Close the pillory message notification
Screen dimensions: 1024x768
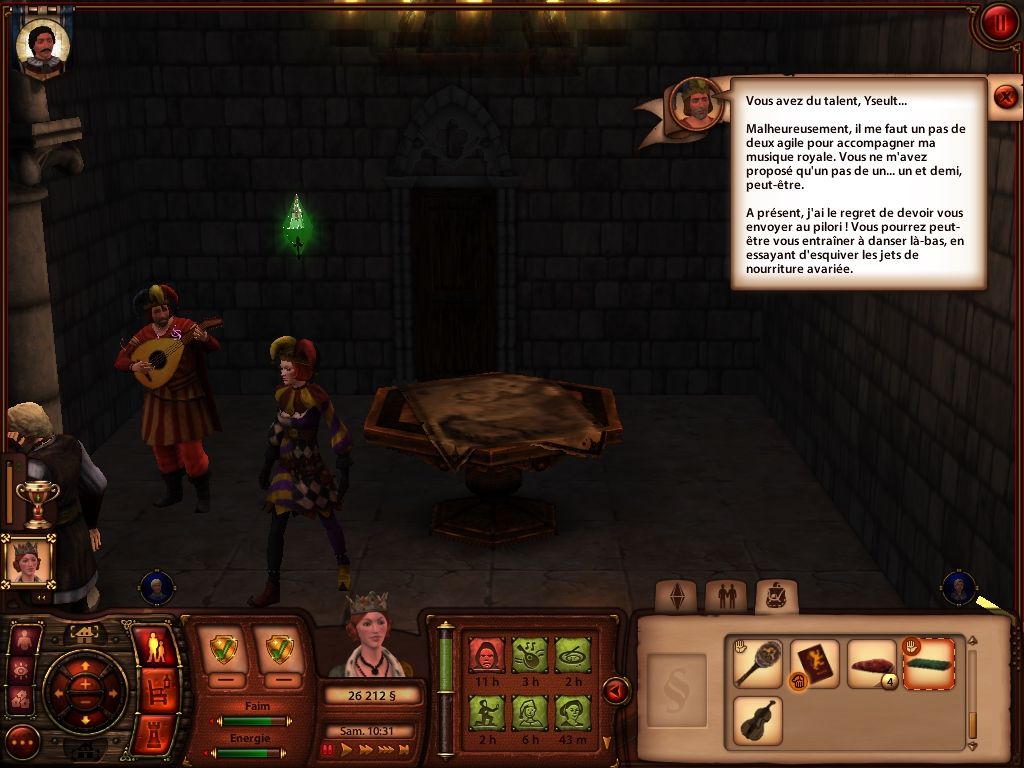pyautogui.click(x=1006, y=97)
